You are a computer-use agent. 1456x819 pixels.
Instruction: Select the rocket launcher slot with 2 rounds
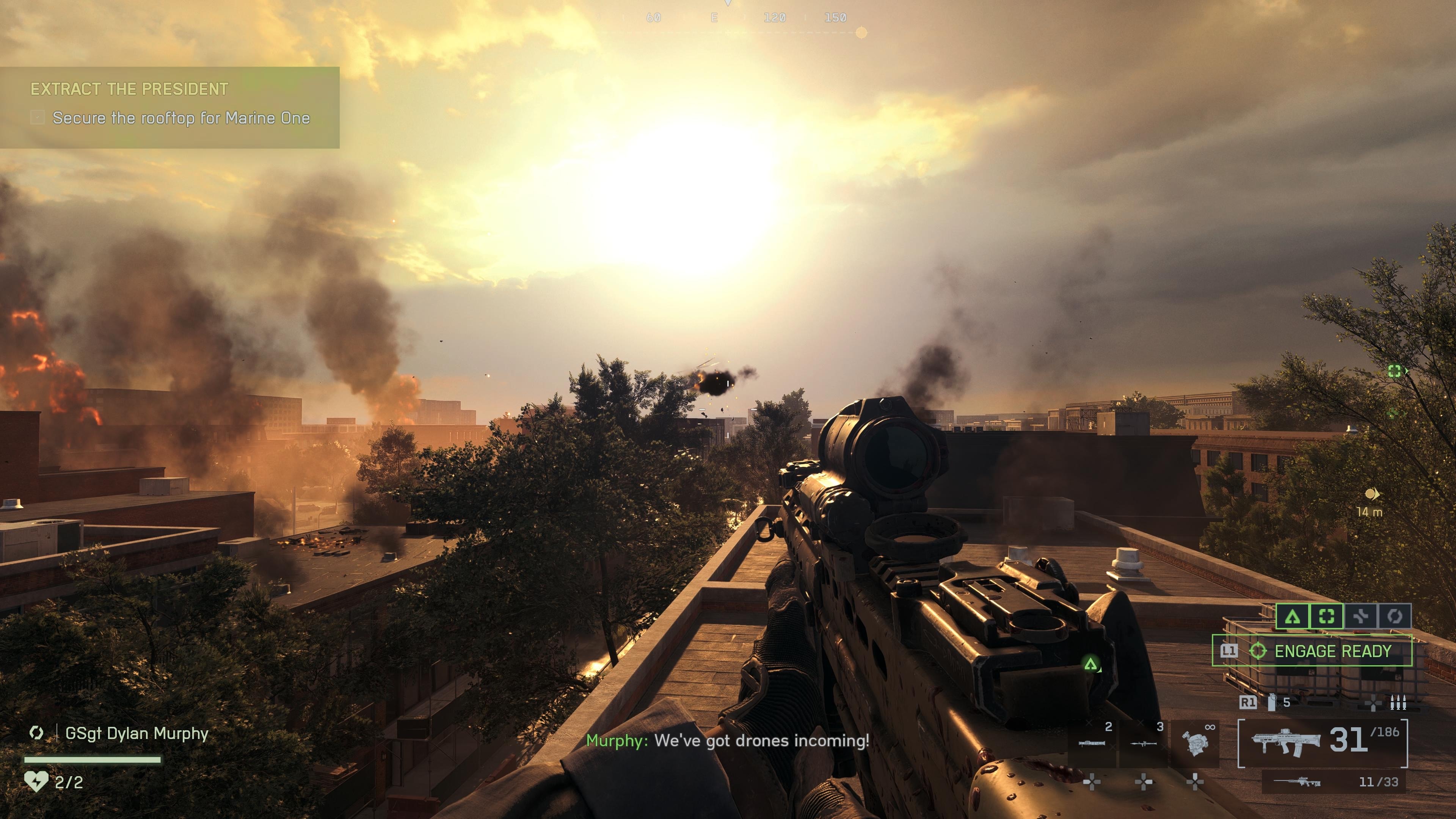[1092, 743]
